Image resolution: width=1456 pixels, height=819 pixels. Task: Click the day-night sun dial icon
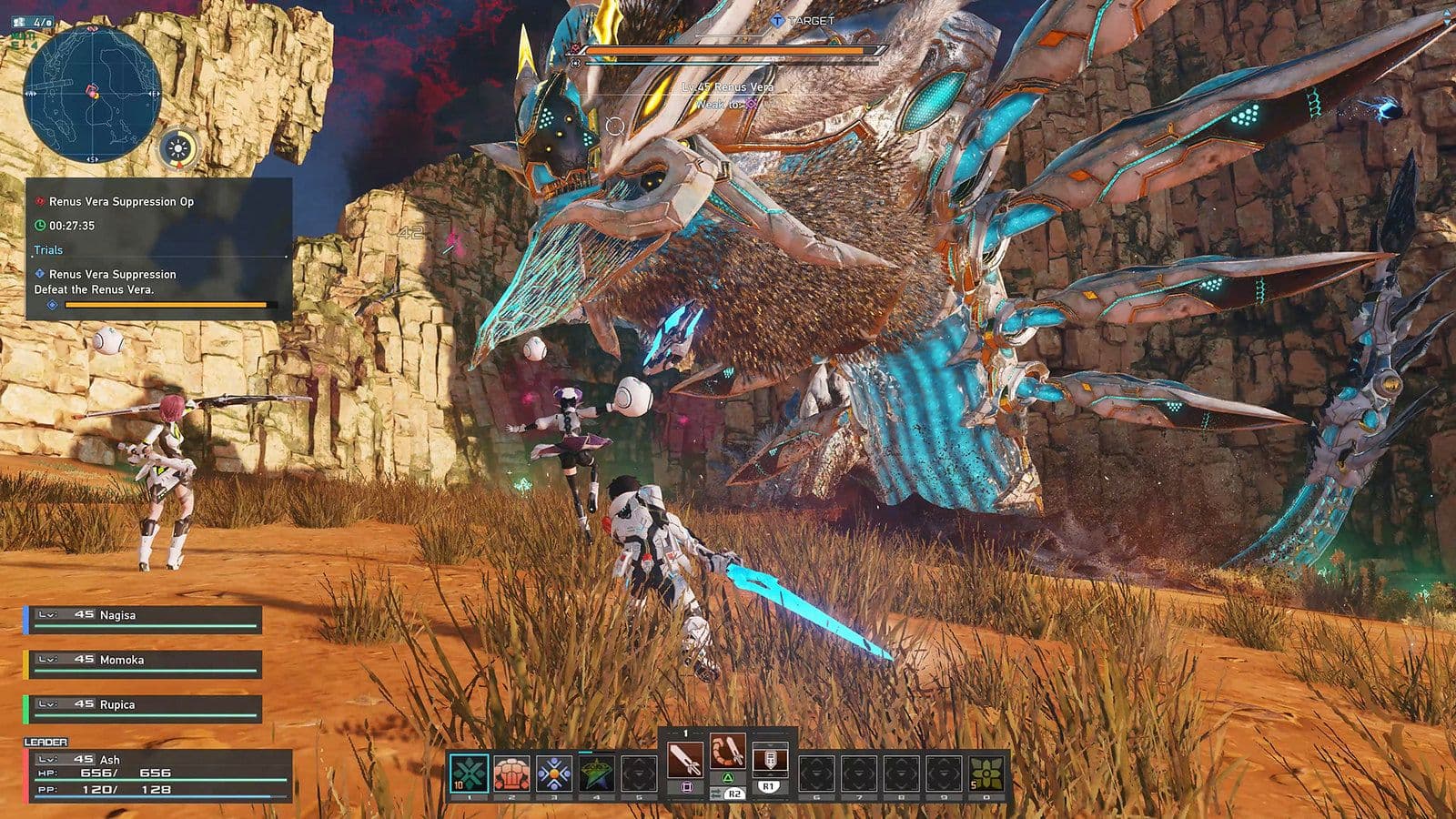coord(178,148)
